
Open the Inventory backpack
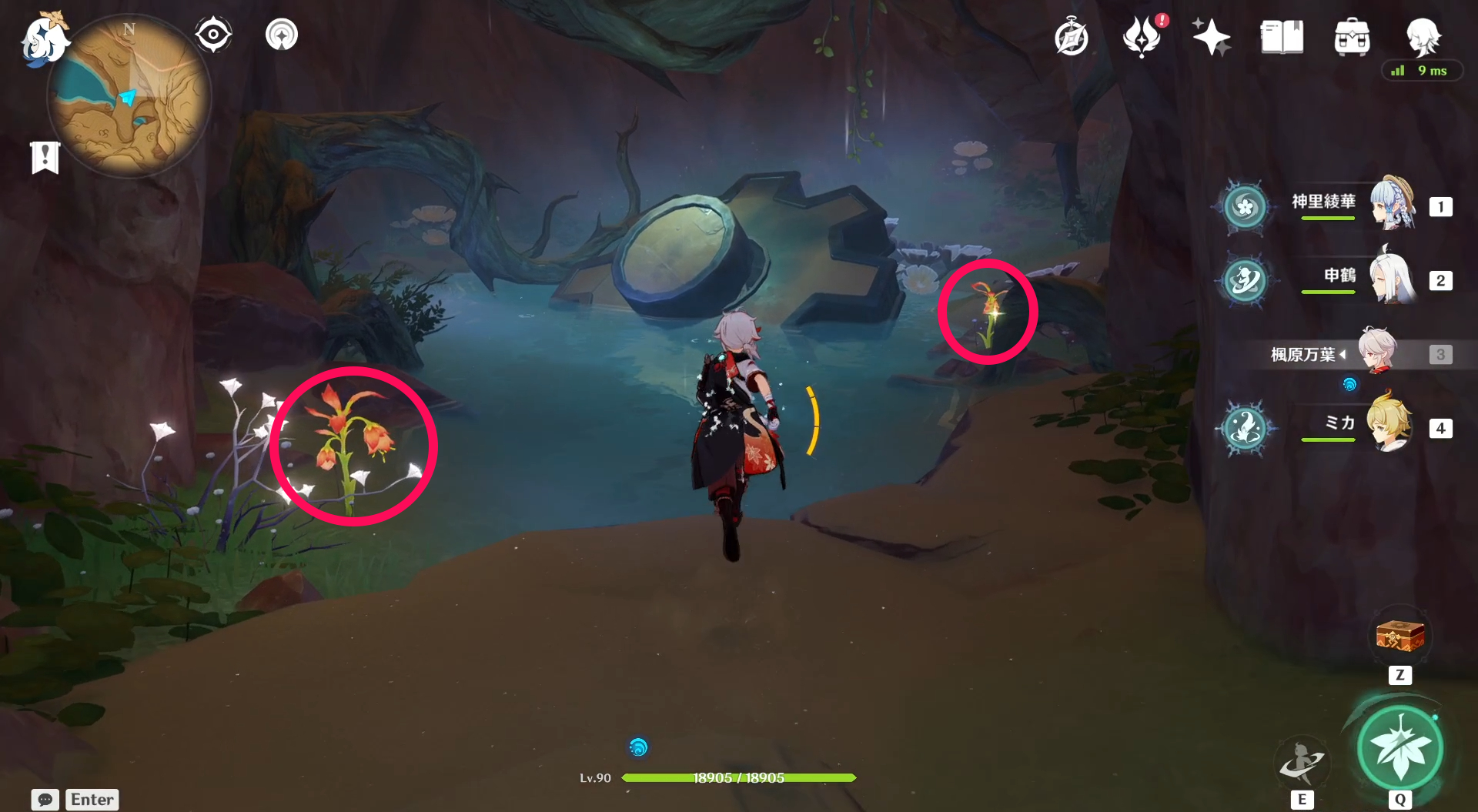(1351, 36)
